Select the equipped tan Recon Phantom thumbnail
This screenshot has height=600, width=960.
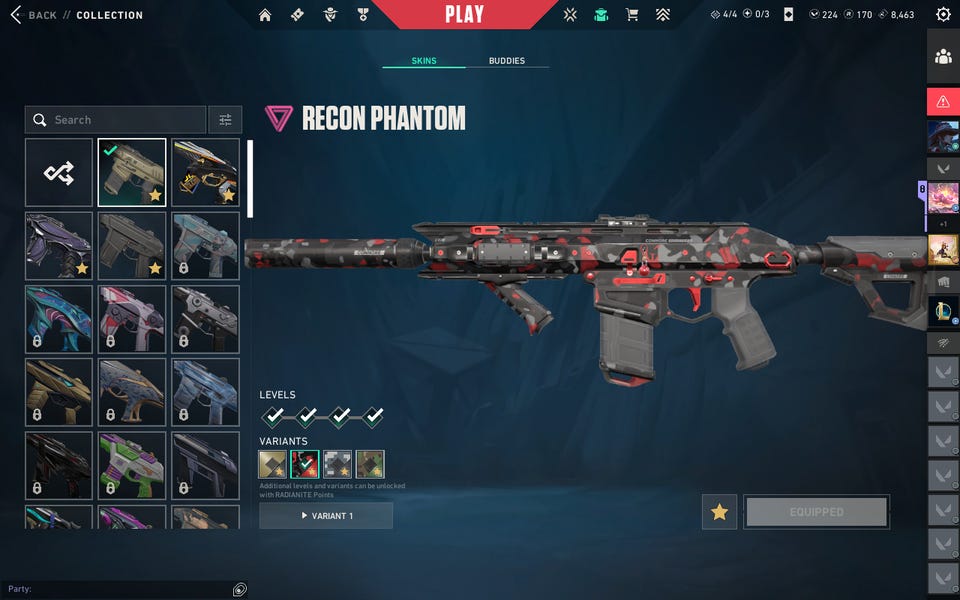[132, 173]
